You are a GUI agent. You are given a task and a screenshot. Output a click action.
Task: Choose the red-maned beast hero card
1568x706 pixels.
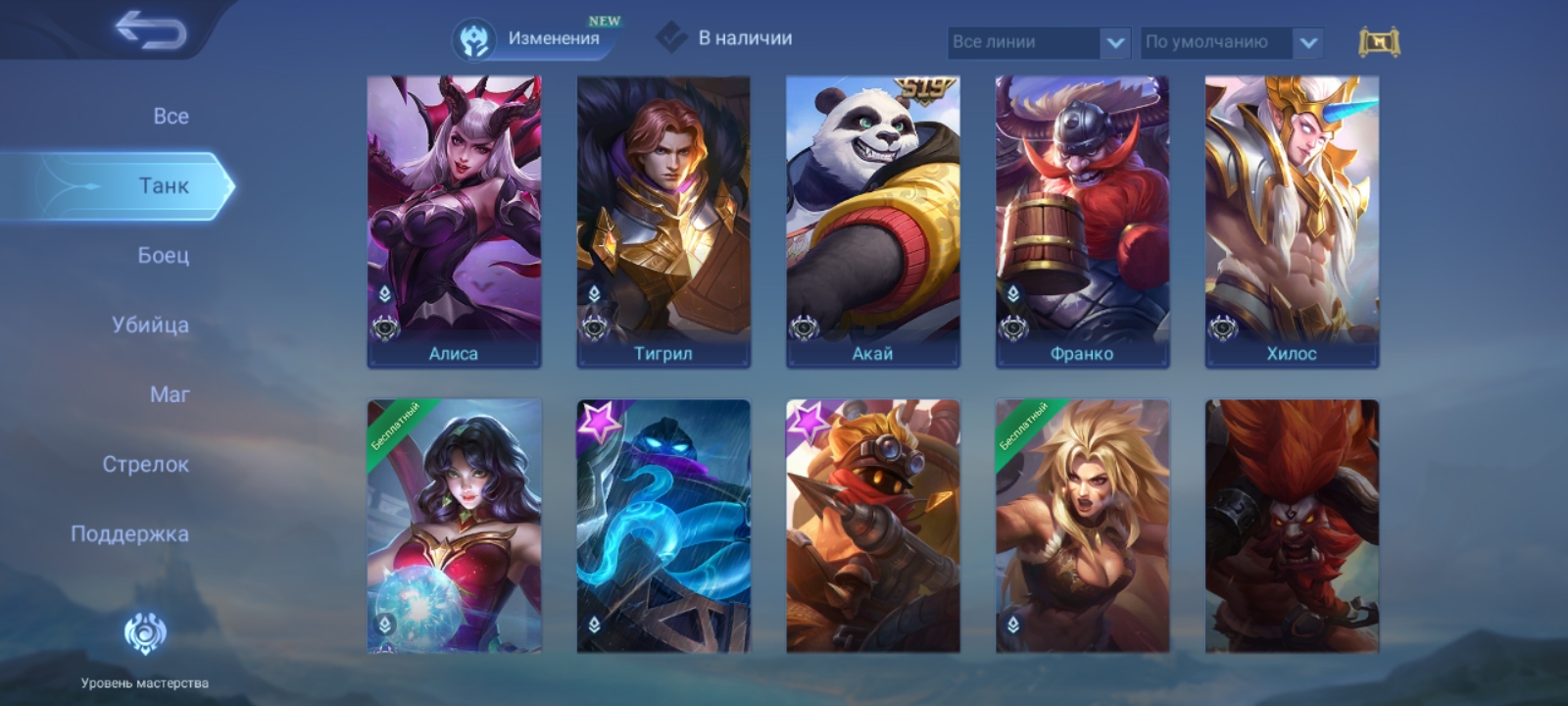(x=1292, y=526)
